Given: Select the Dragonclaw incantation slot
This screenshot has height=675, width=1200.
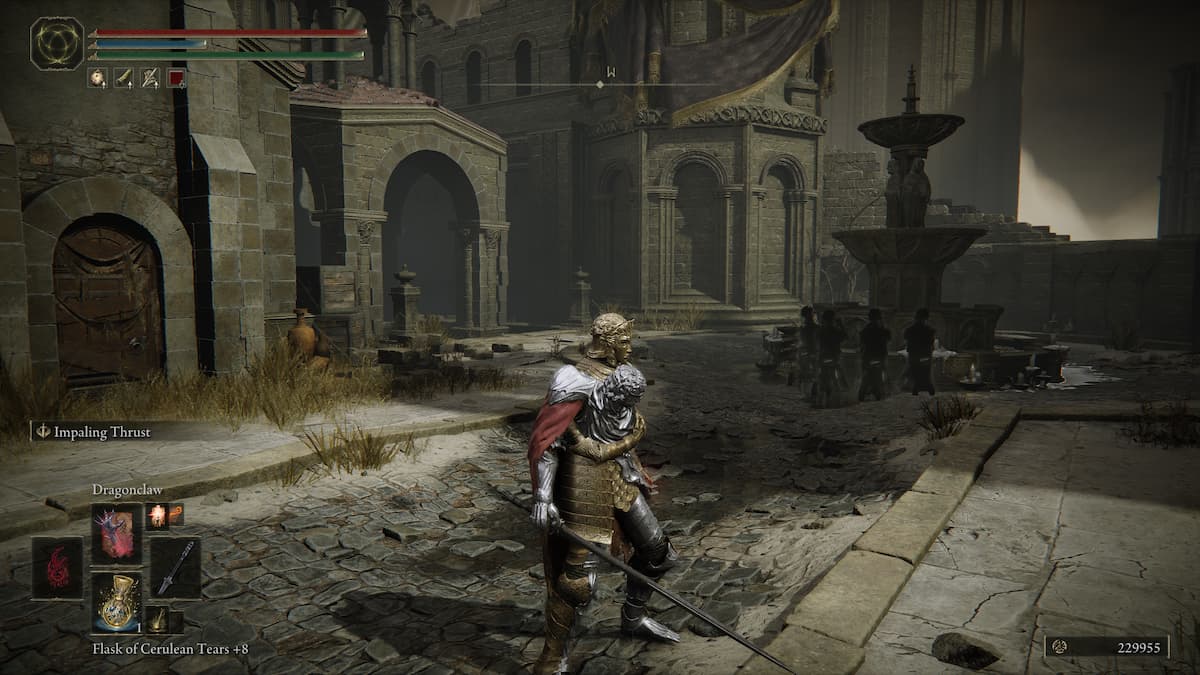Looking at the screenshot, I should click(117, 533).
